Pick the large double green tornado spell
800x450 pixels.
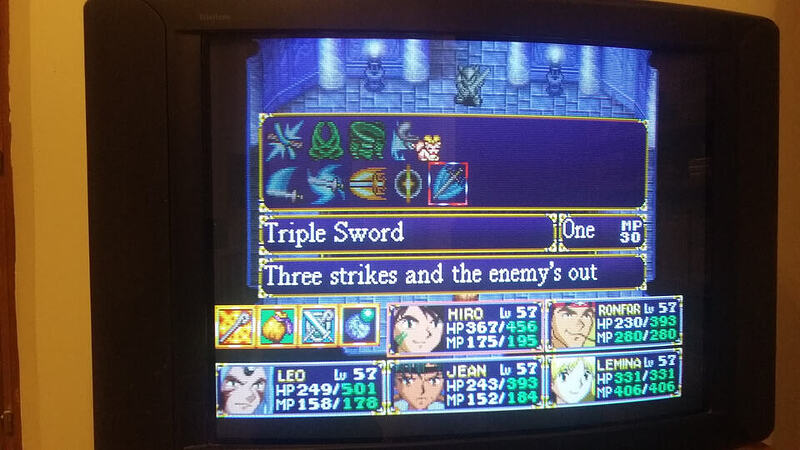[x=365, y=140]
